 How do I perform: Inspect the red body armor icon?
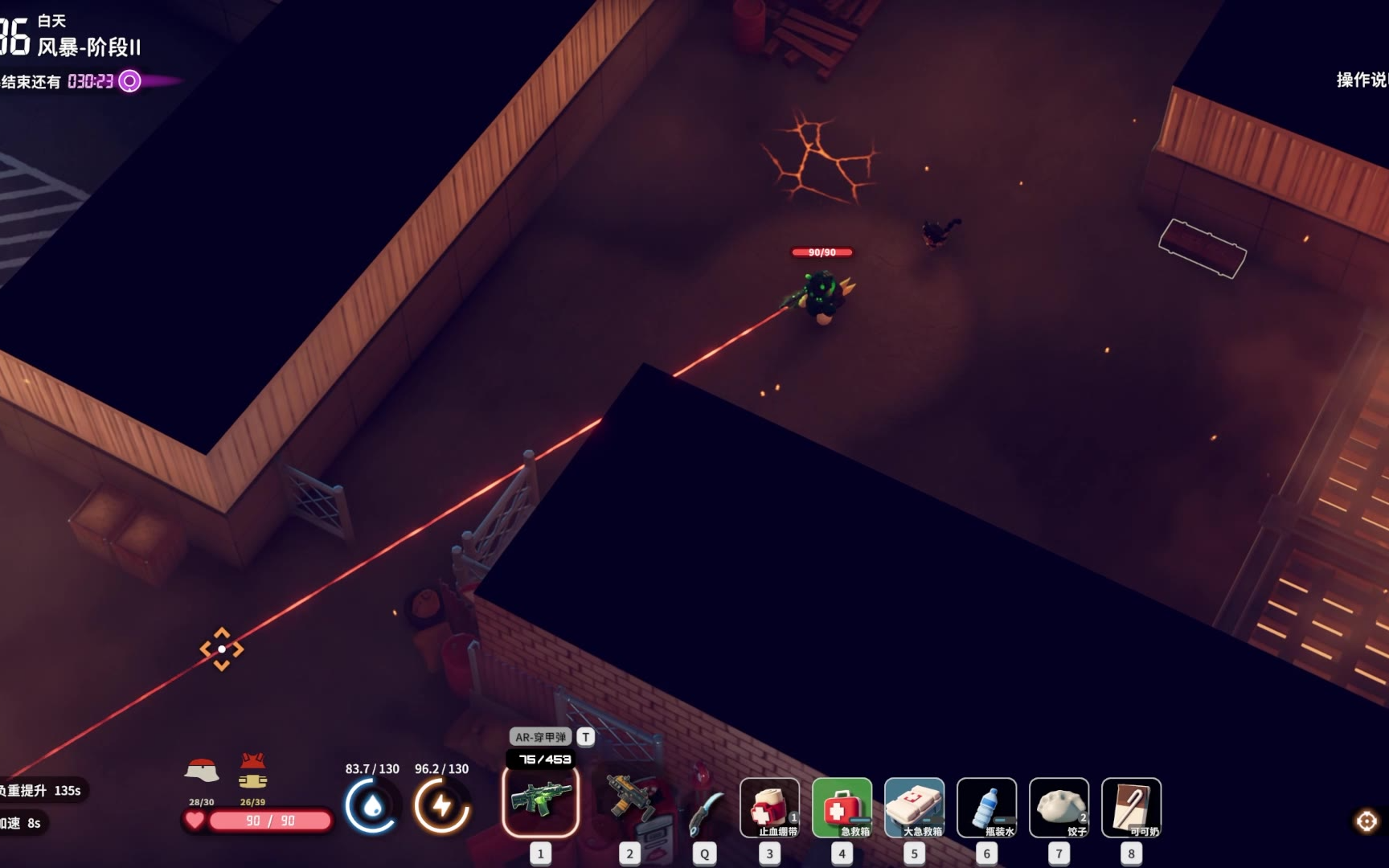click(x=252, y=772)
